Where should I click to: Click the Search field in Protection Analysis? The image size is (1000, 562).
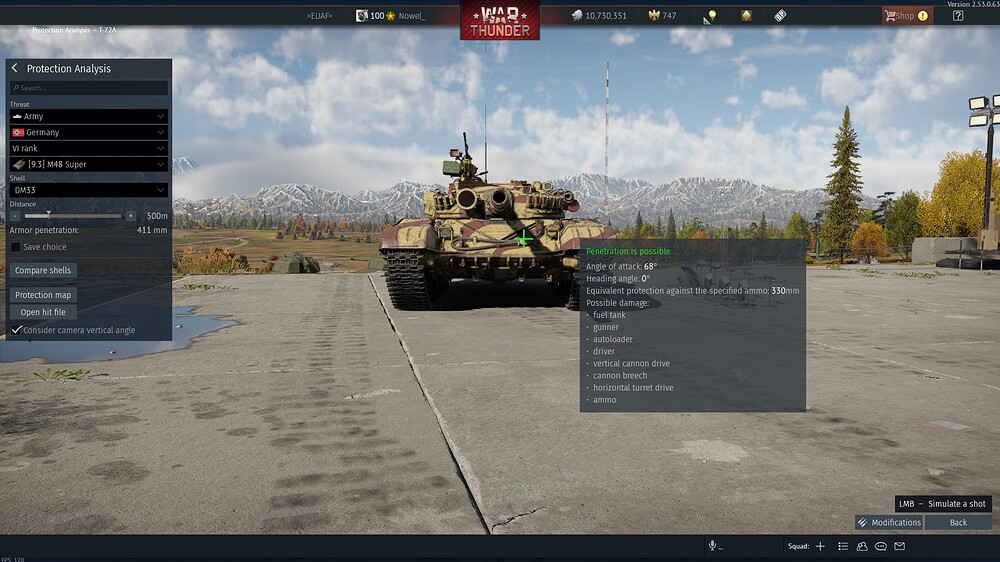coord(90,88)
